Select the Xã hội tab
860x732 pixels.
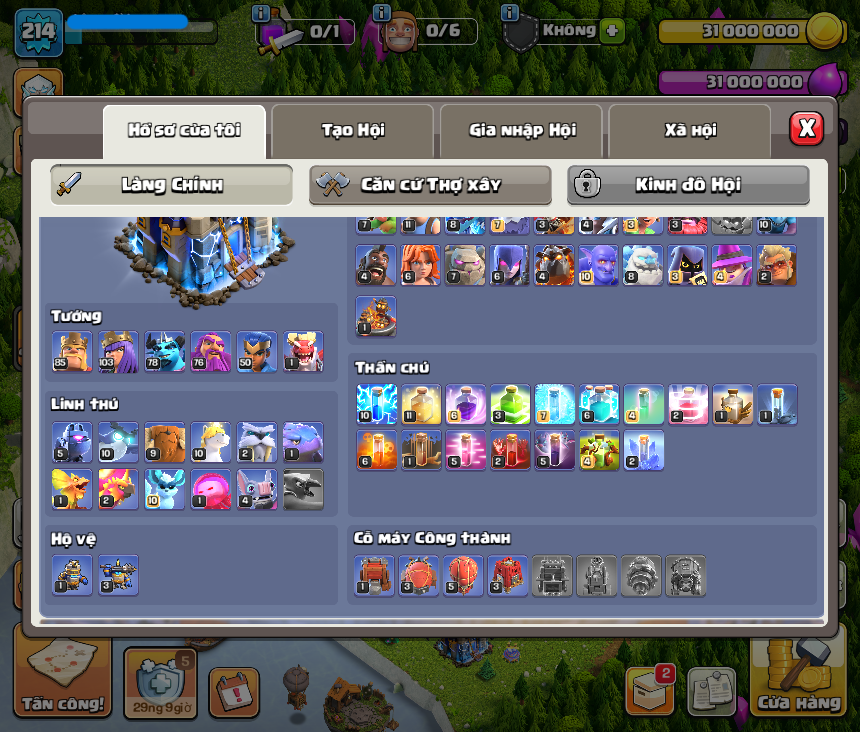690,130
